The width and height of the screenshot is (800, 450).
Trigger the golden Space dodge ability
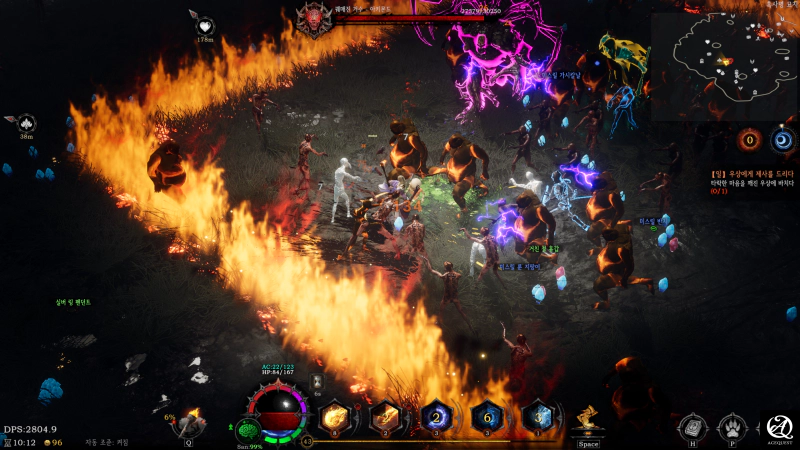click(588, 420)
